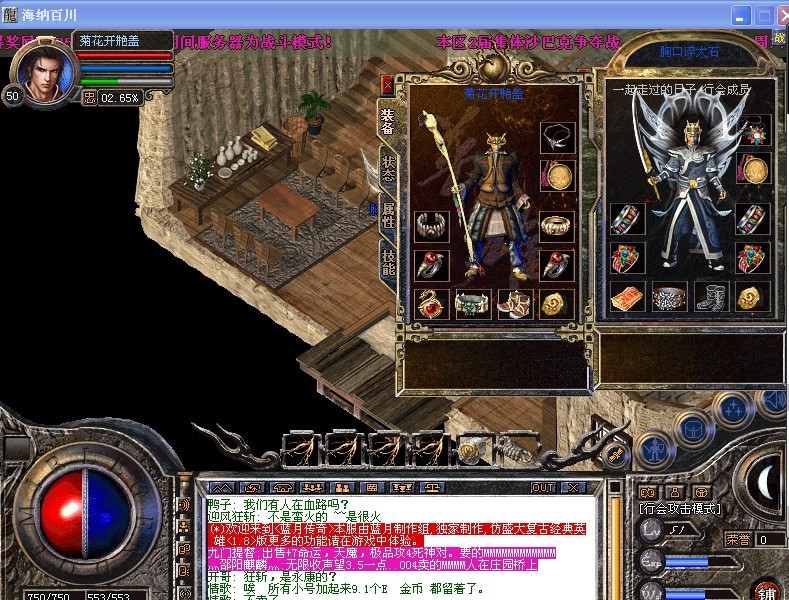Click the OUT button above chat
Screen dimensions: 789x600
tap(543, 487)
